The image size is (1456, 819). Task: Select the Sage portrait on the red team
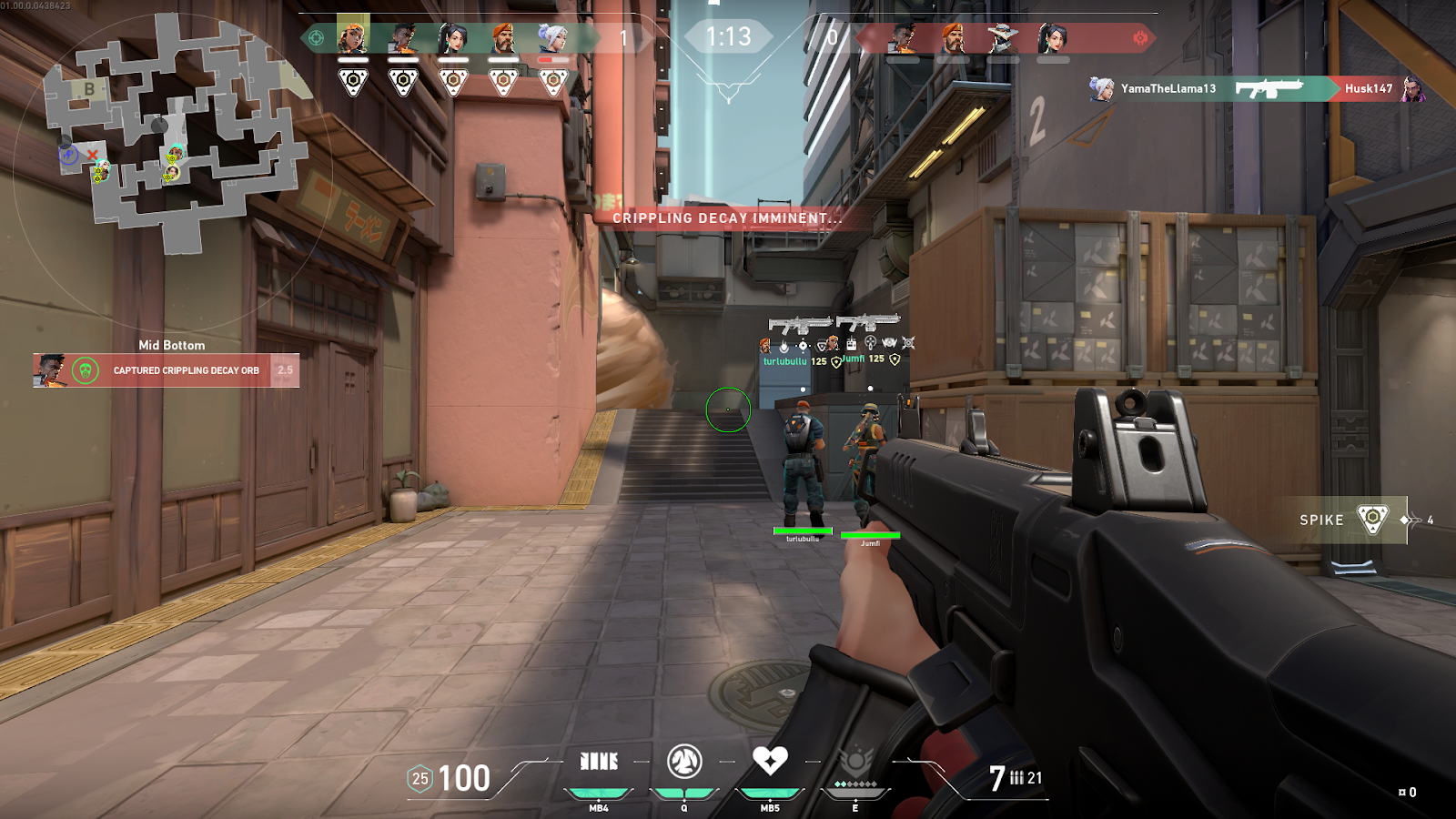(1053, 38)
